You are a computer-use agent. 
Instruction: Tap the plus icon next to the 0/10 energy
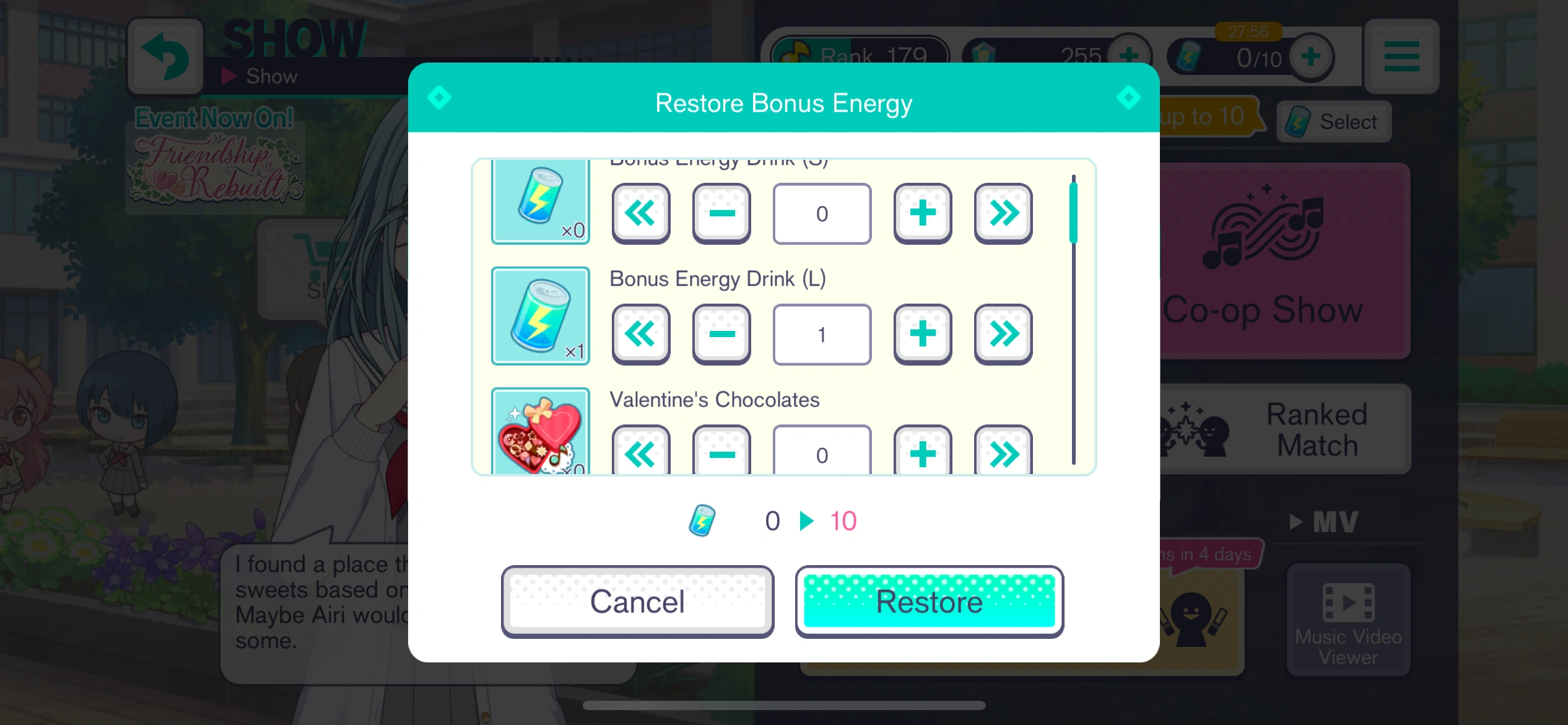point(1311,56)
